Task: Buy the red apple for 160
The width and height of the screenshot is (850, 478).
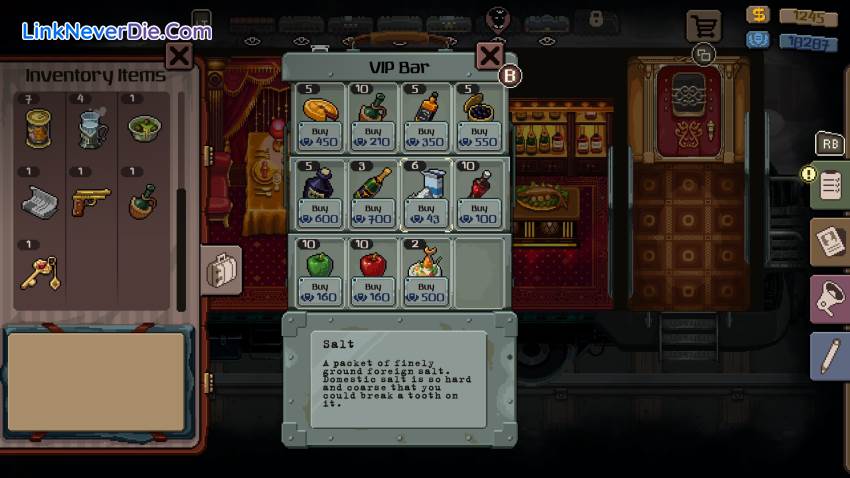Action: tap(373, 290)
